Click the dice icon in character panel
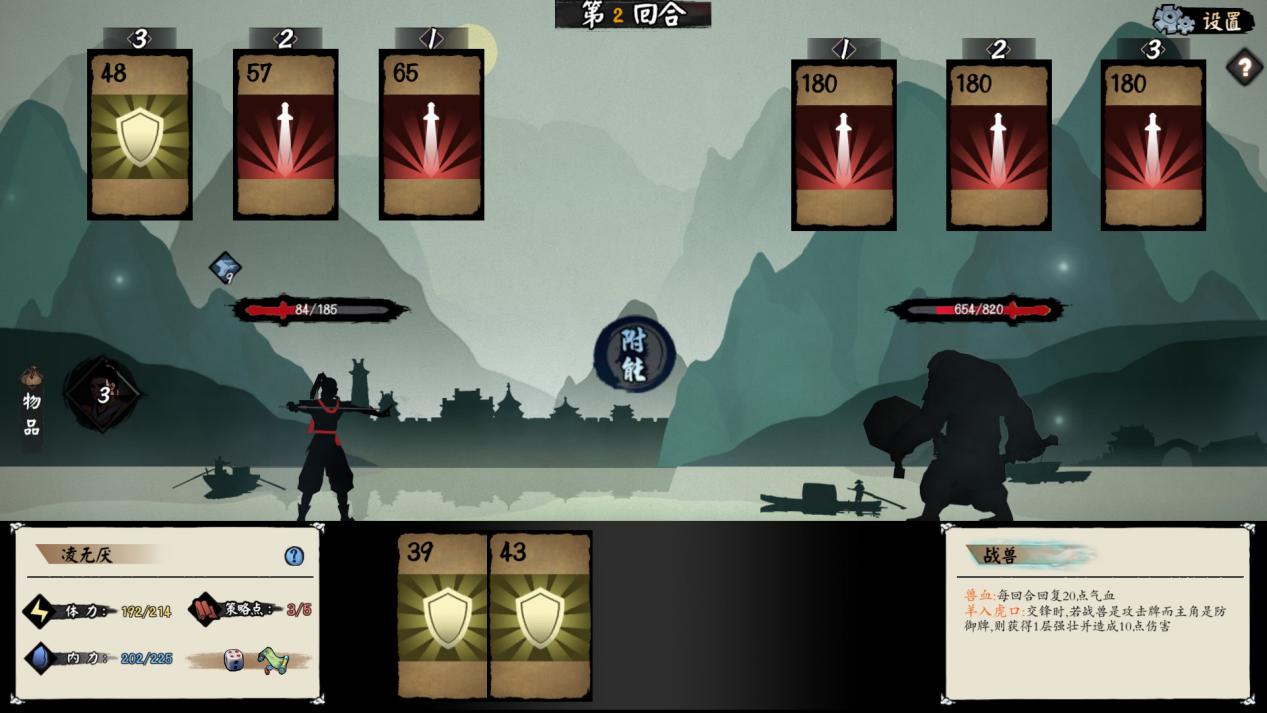Viewport: 1267px width, 713px height. [234, 660]
